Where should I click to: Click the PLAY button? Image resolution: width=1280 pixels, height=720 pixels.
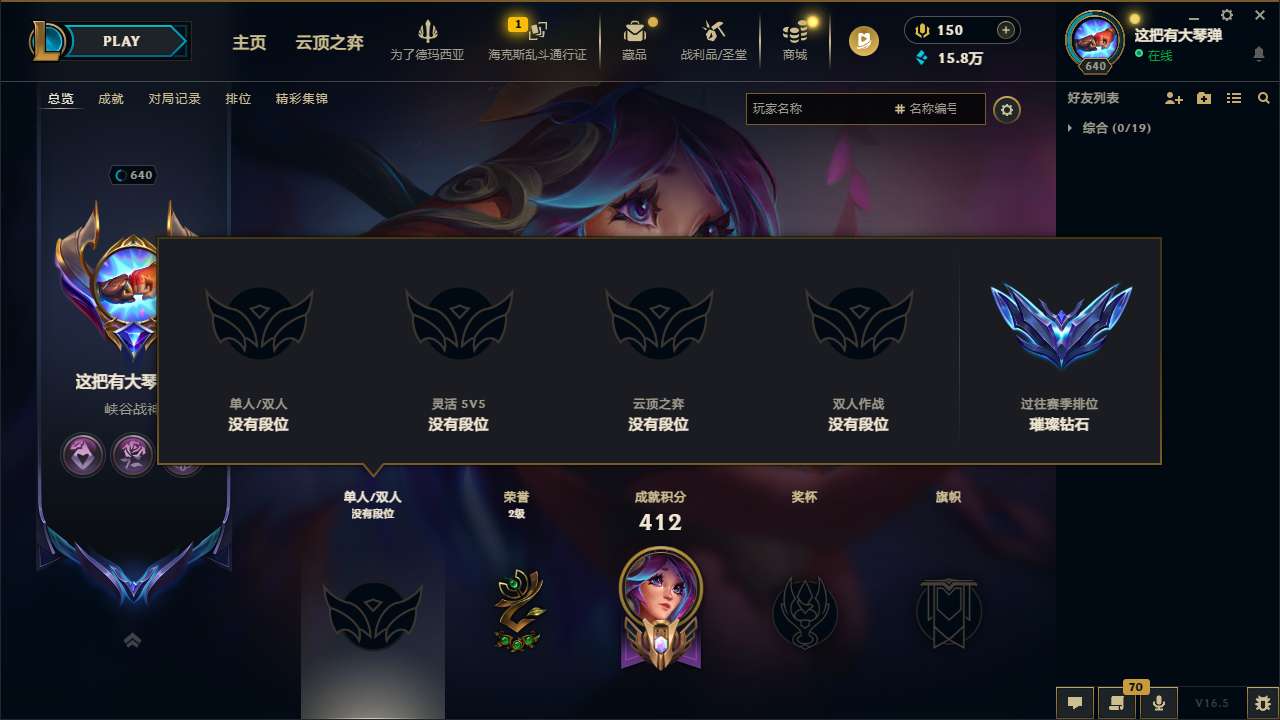(122, 41)
